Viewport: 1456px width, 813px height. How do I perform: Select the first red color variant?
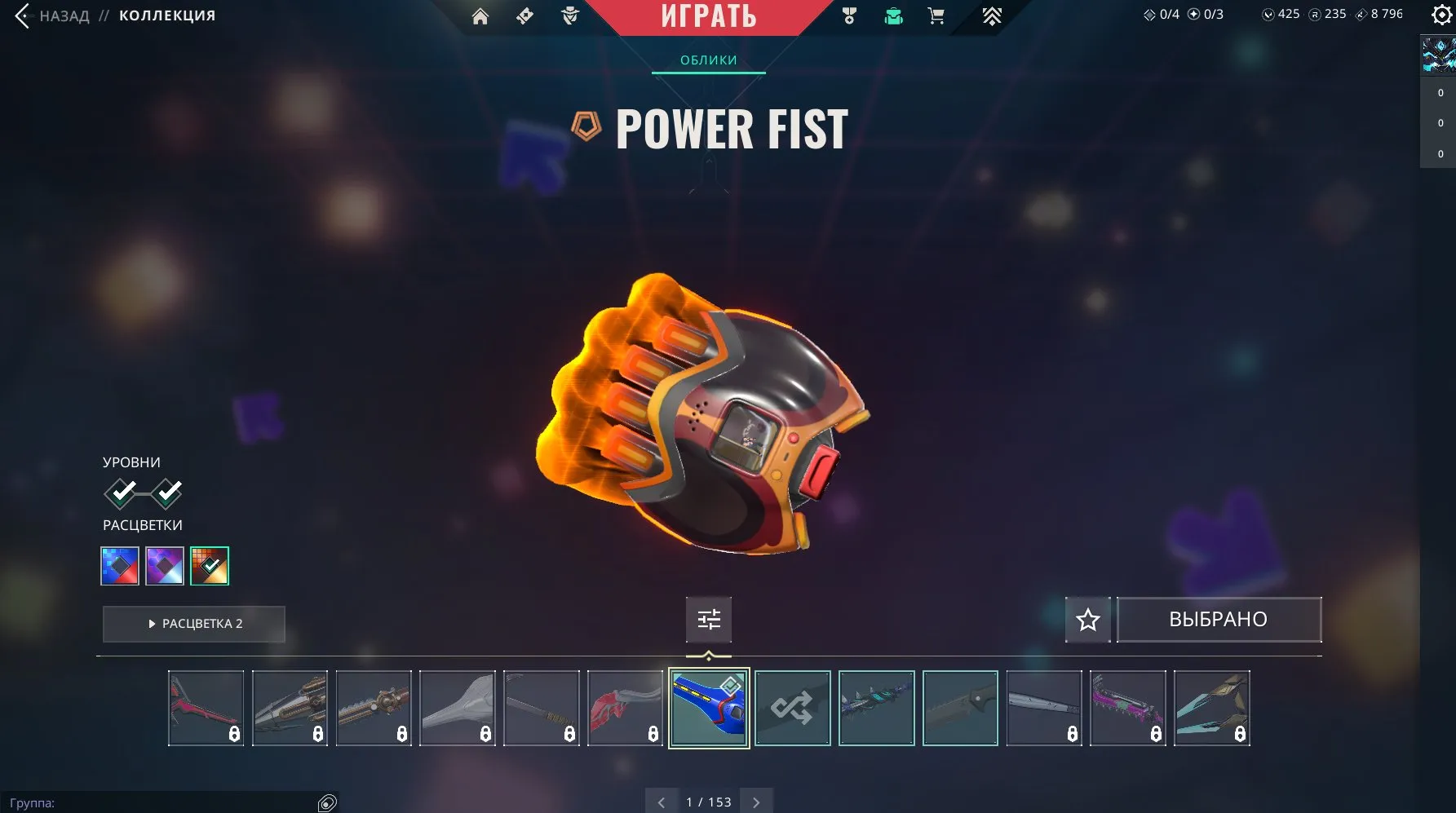coord(119,565)
